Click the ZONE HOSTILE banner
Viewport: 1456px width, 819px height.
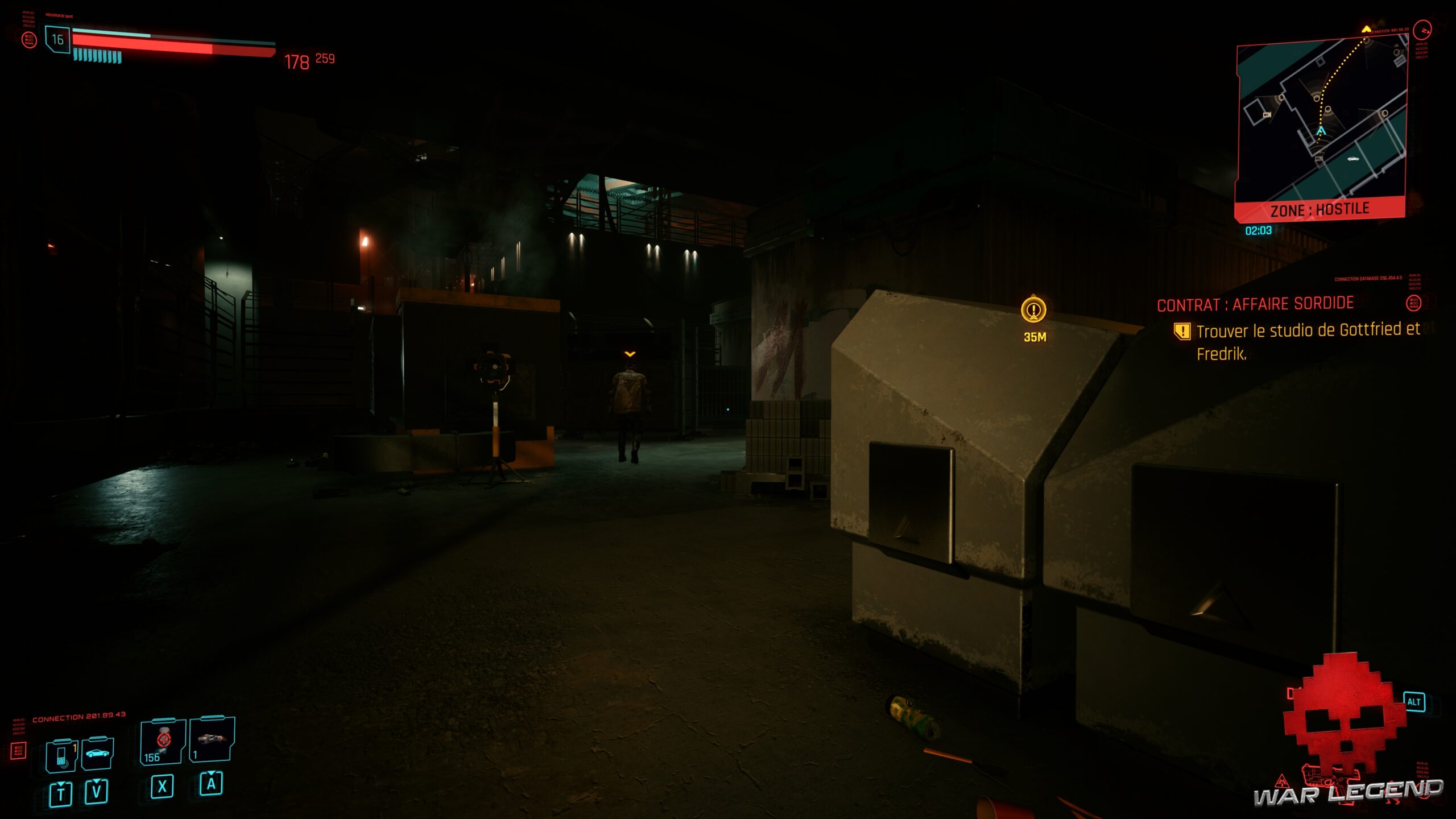point(1321,208)
